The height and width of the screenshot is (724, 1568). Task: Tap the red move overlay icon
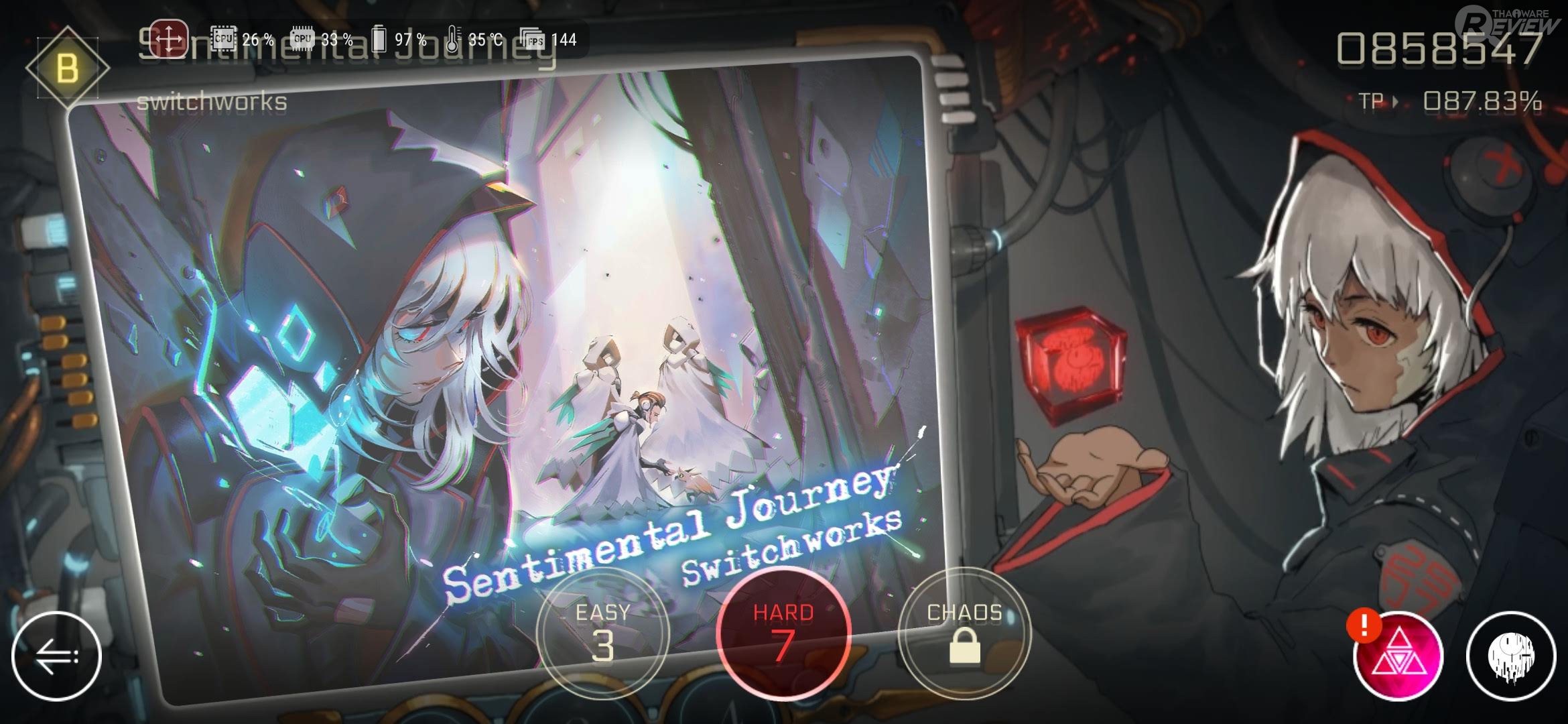[168, 39]
